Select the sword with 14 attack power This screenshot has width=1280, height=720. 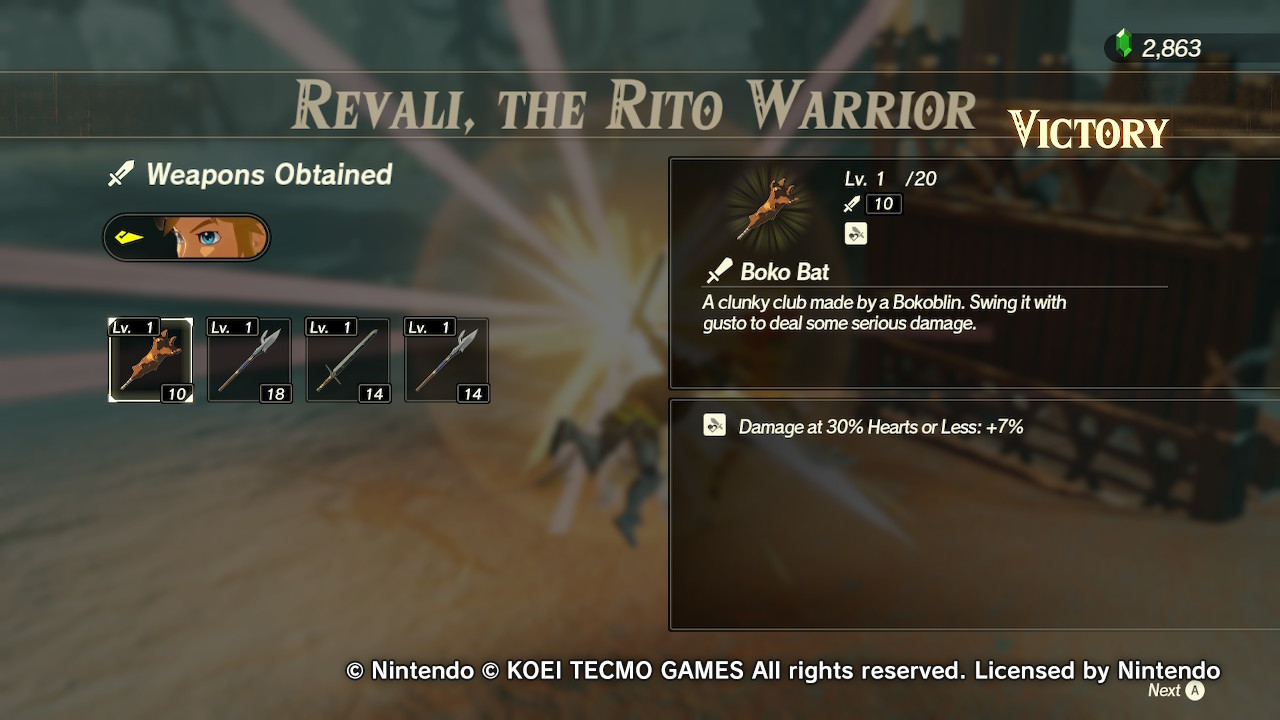[x=346, y=360]
